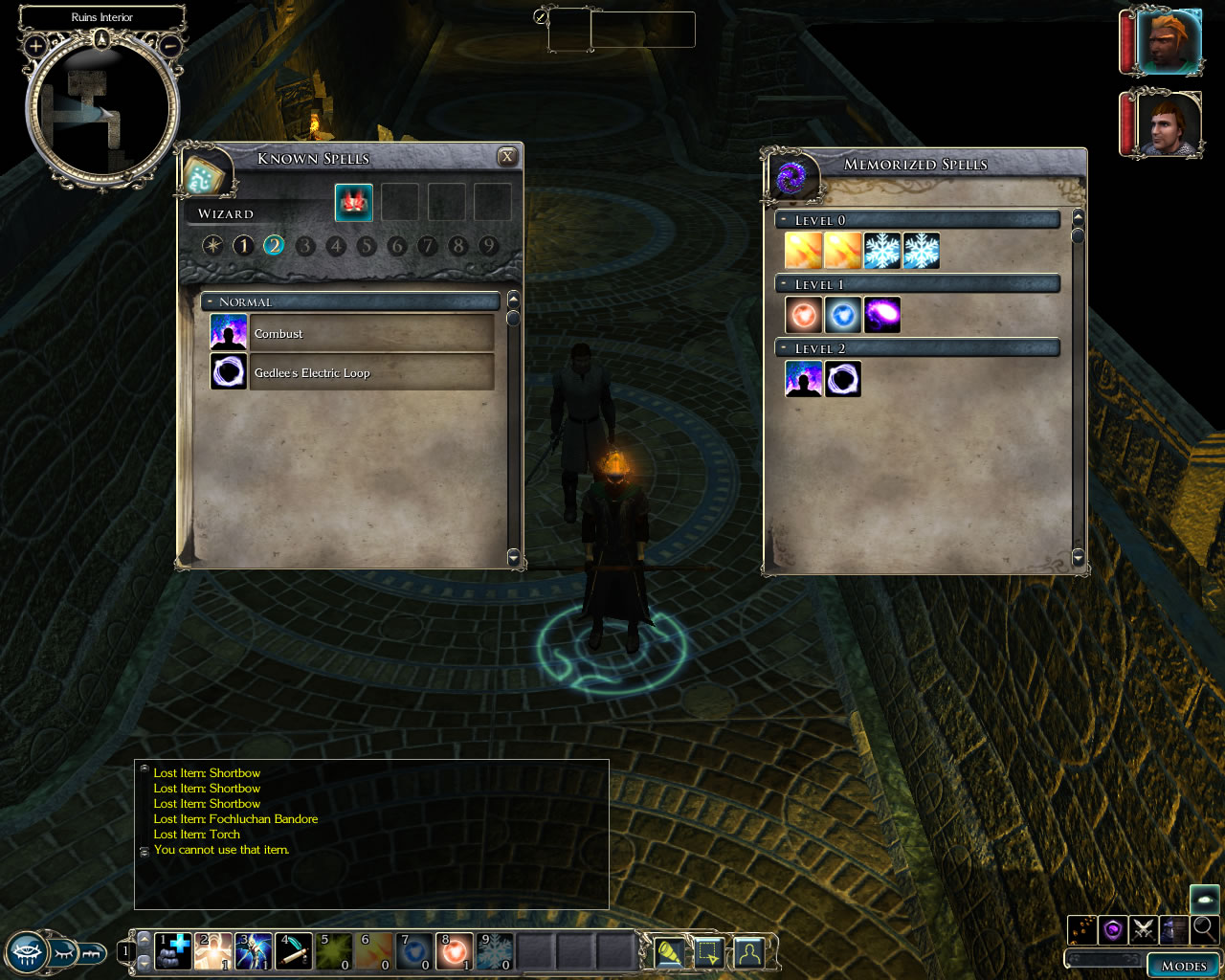Use hotbar slot 1 healing kit
1225x980 pixels.
pyautogui.click(x=173, y=951)
